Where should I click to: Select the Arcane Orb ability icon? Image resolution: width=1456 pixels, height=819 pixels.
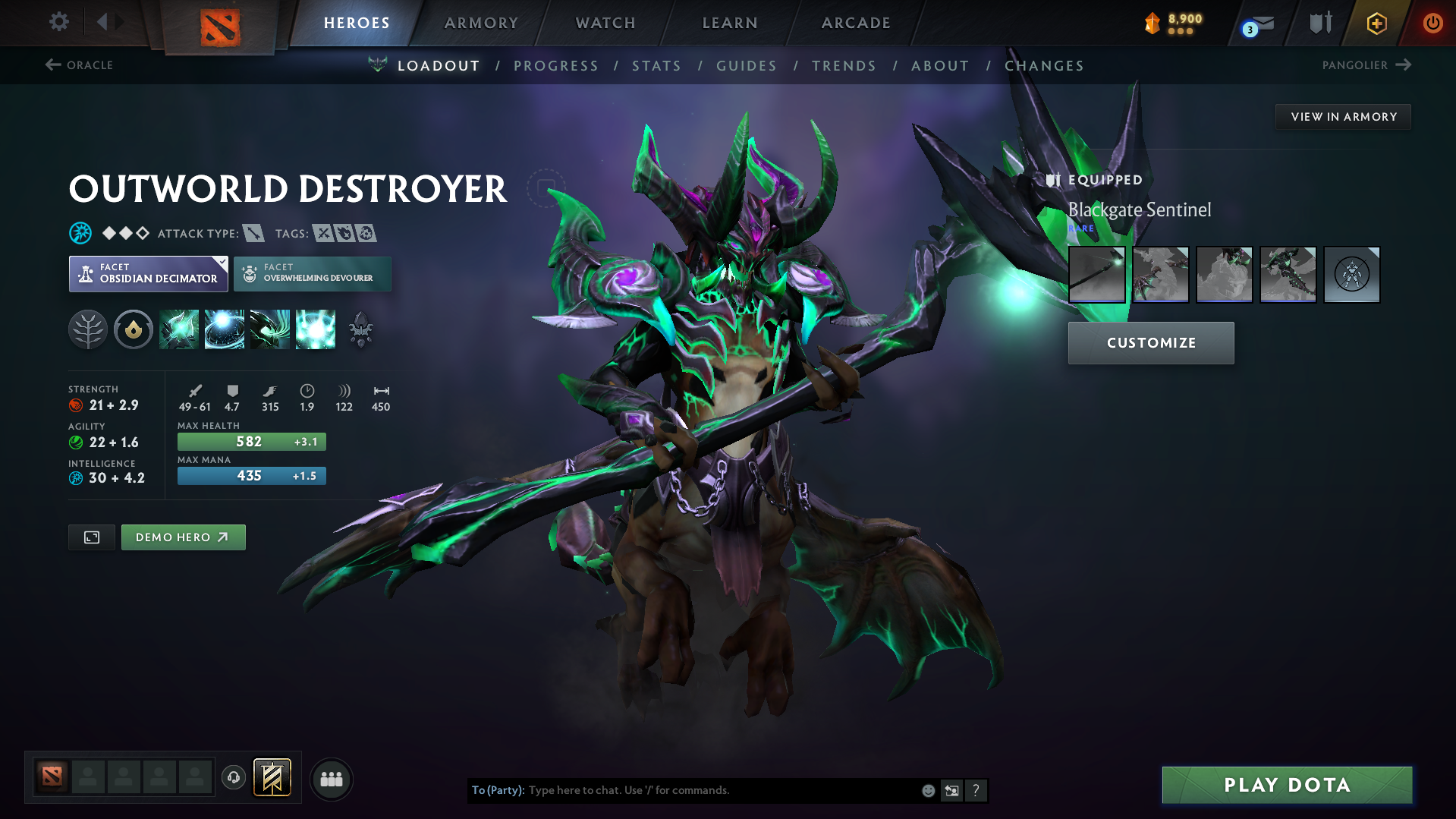point(179,329)
